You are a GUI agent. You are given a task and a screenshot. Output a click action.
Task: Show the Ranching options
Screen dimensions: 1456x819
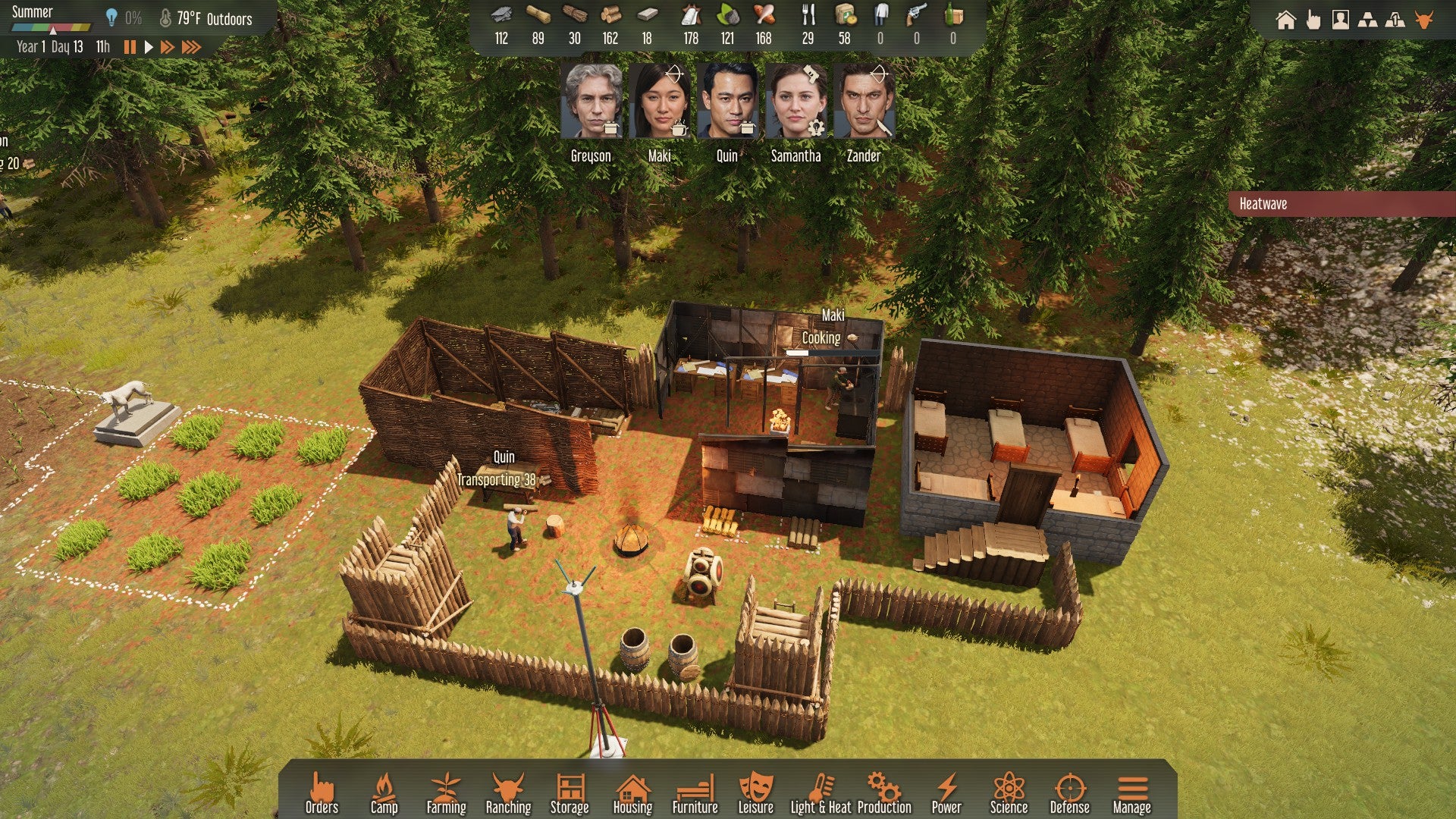508,793
